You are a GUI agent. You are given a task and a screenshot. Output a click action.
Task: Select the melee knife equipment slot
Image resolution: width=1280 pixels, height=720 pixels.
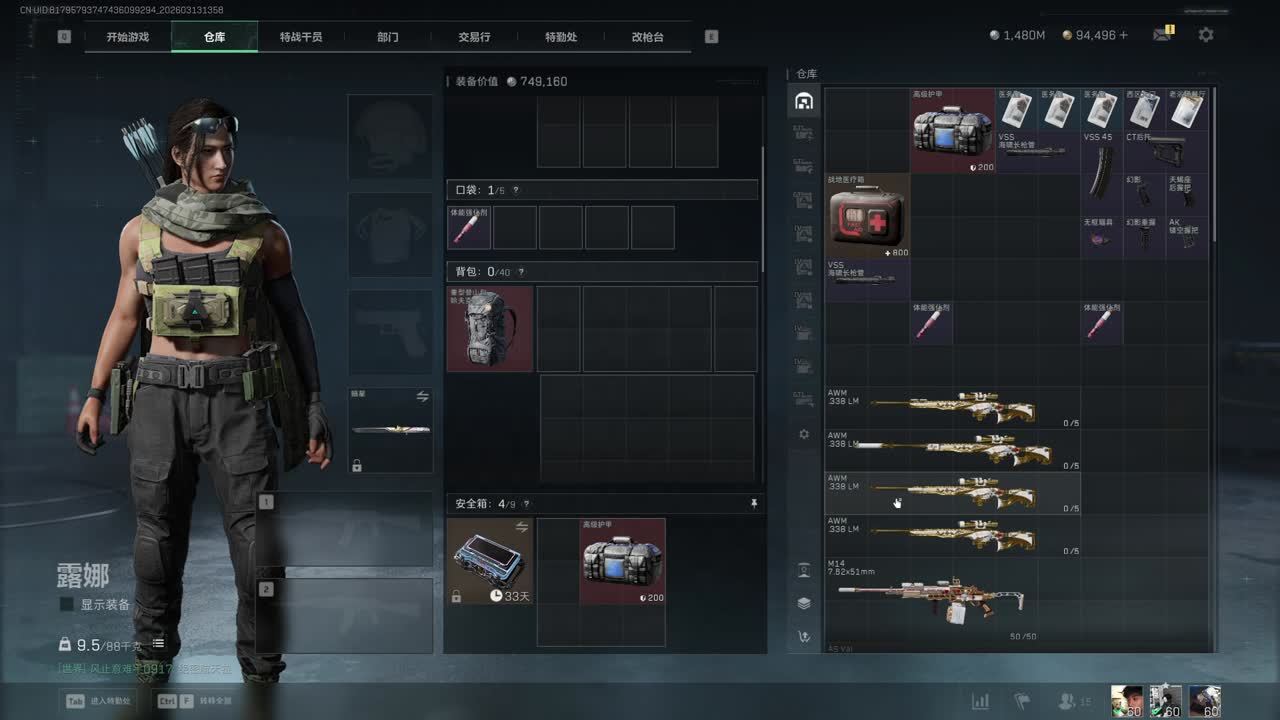pyautogui.click(x=391, y=430)
